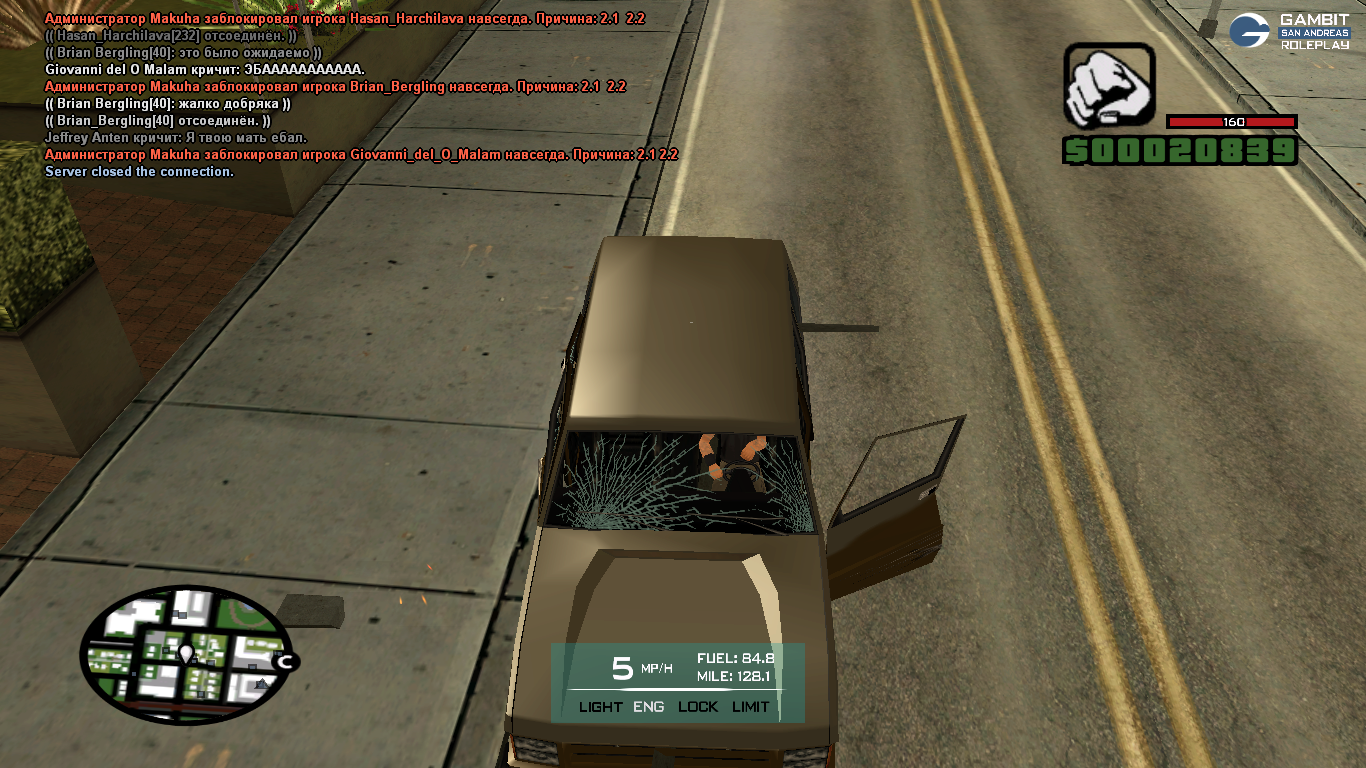This screenshot has height=768, width=1366.
Task: Toggle the ENG engine indicator
Action: pyautogui.click(x=648, y=706)
